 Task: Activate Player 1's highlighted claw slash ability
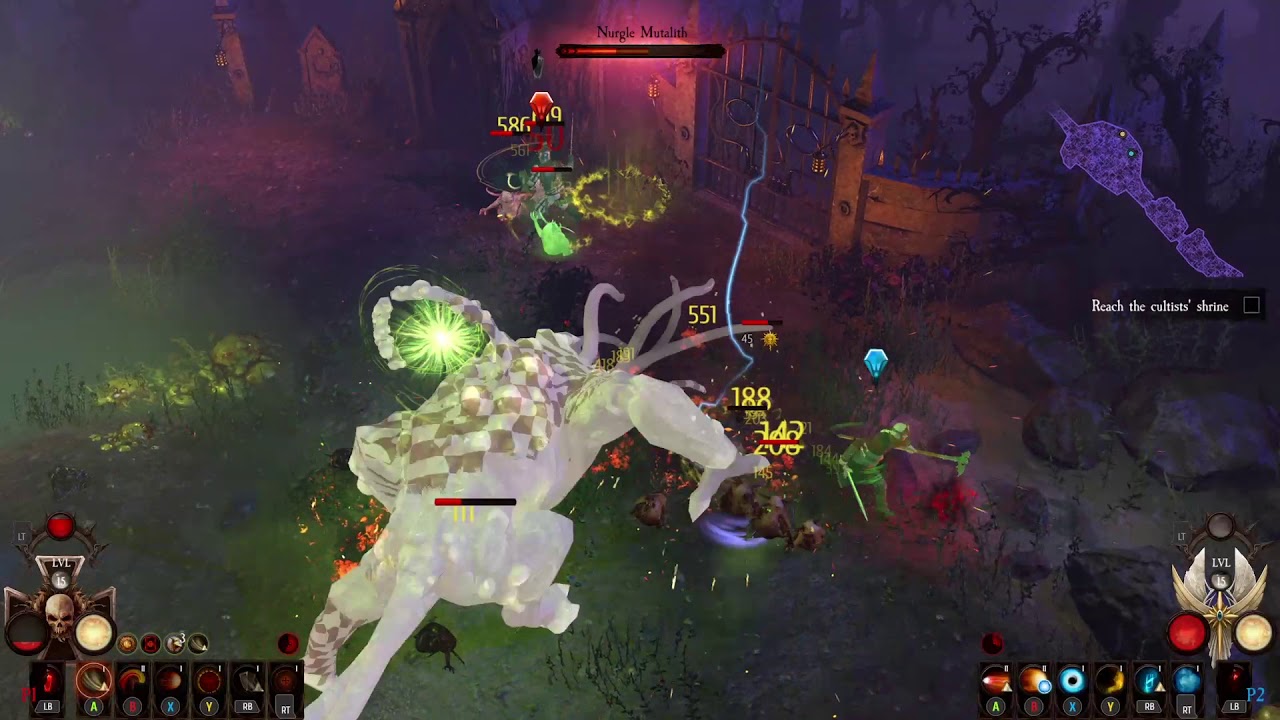[94, 682]
